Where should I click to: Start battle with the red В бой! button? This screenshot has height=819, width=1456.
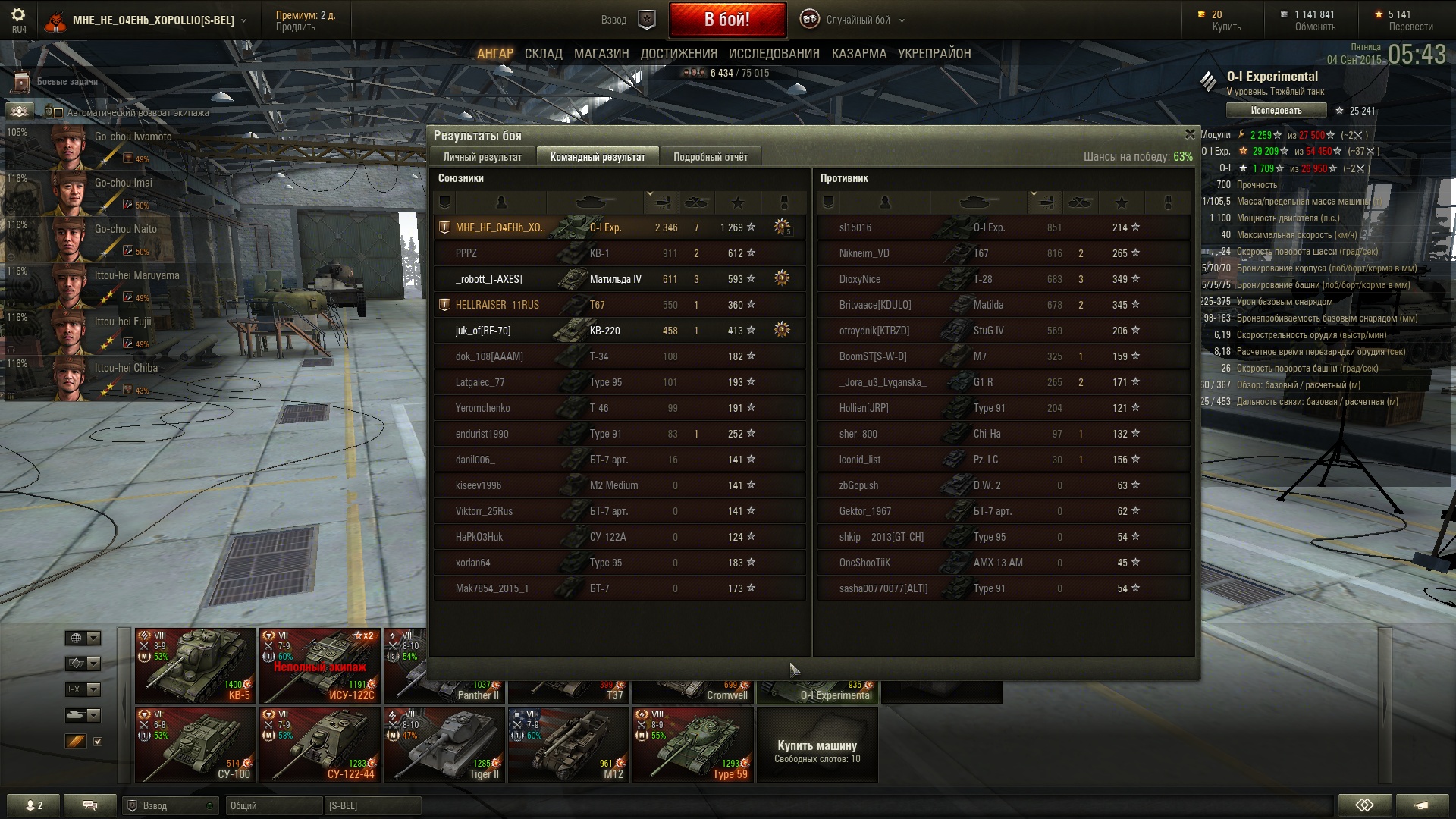pos(726,20)
